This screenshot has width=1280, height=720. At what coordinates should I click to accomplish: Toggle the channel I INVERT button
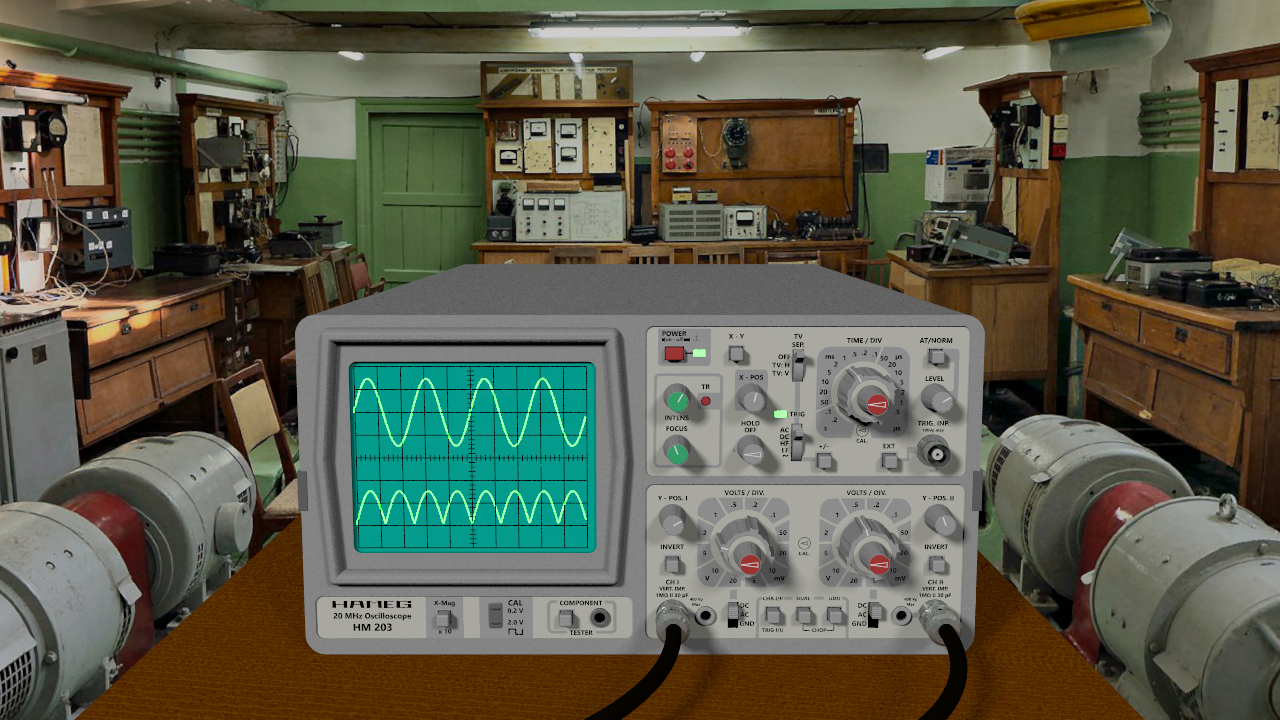point(672,565)
